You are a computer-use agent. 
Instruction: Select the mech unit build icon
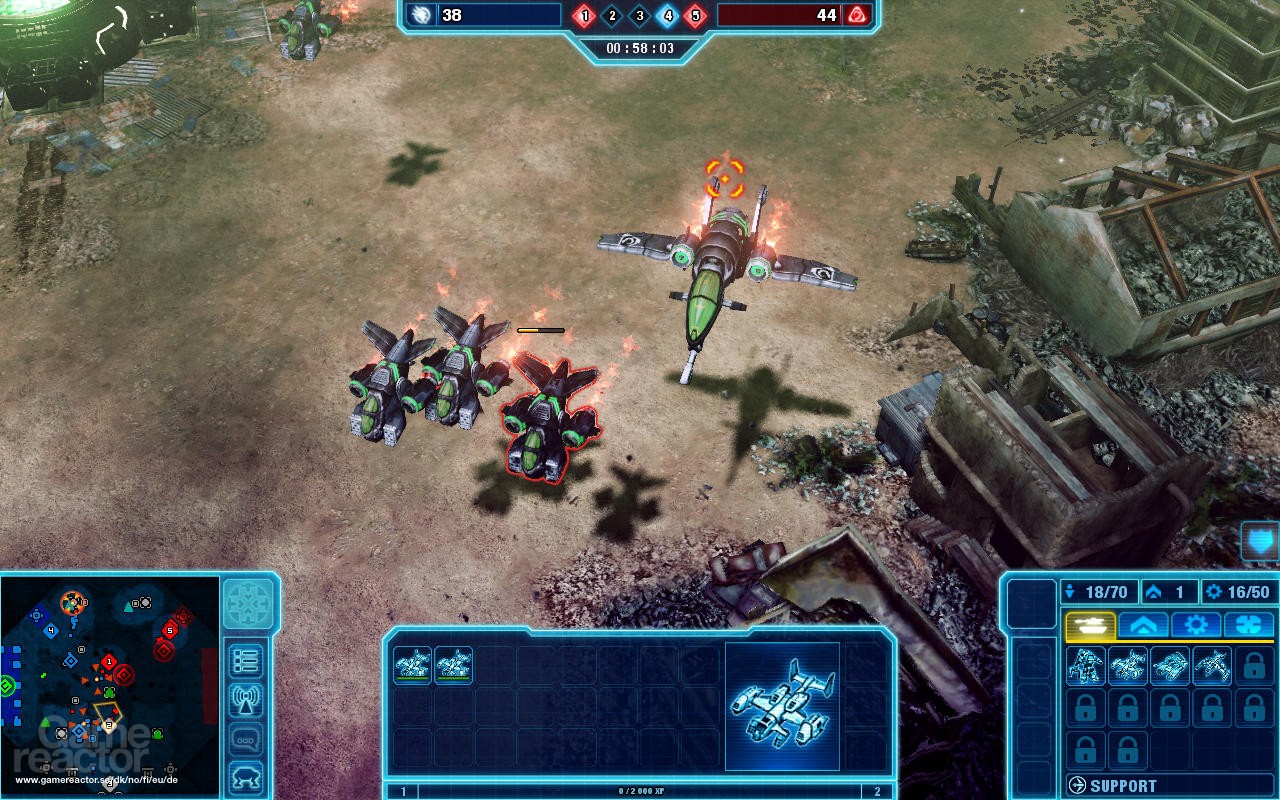[1086, 665]
